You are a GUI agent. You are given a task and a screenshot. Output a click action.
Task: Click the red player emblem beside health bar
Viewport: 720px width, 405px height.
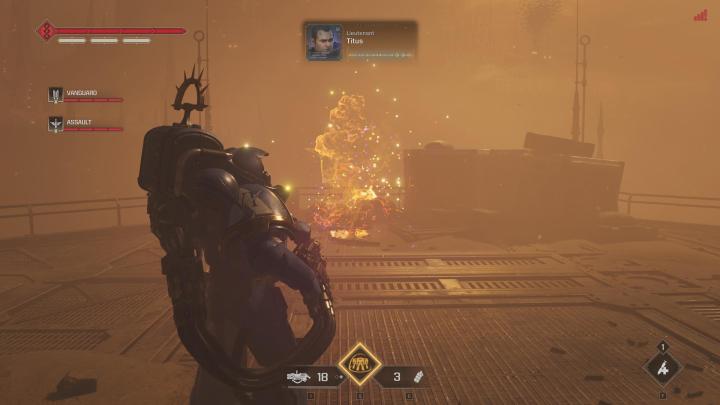point(46,31)
